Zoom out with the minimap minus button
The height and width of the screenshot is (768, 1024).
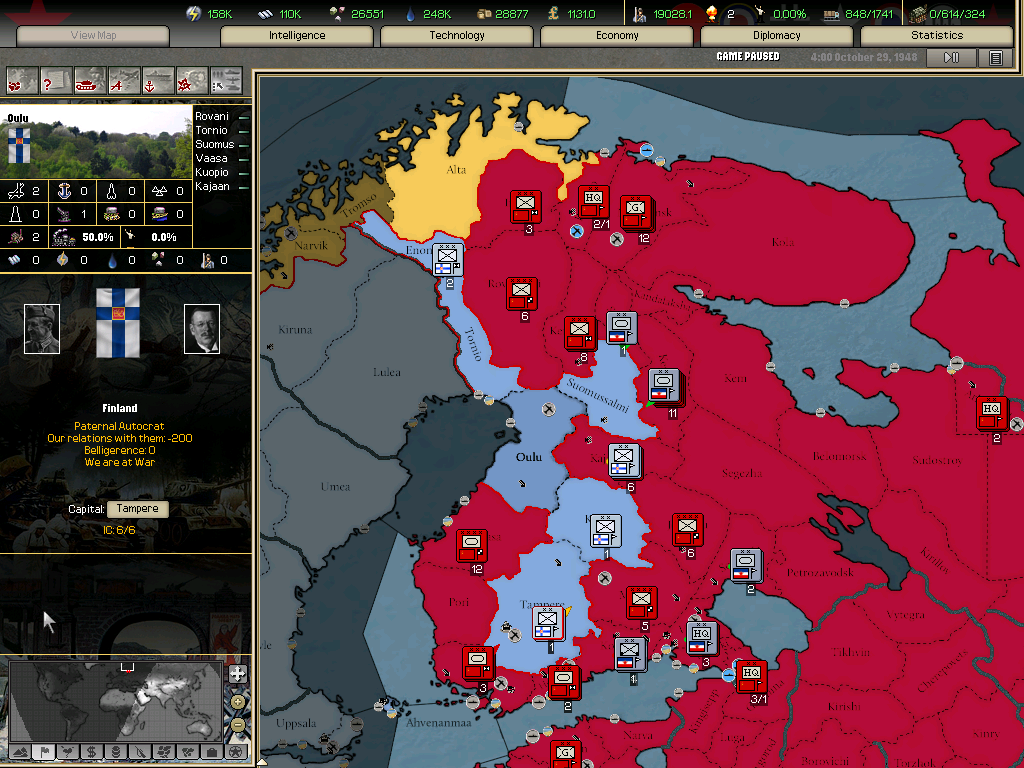point(237,724)
